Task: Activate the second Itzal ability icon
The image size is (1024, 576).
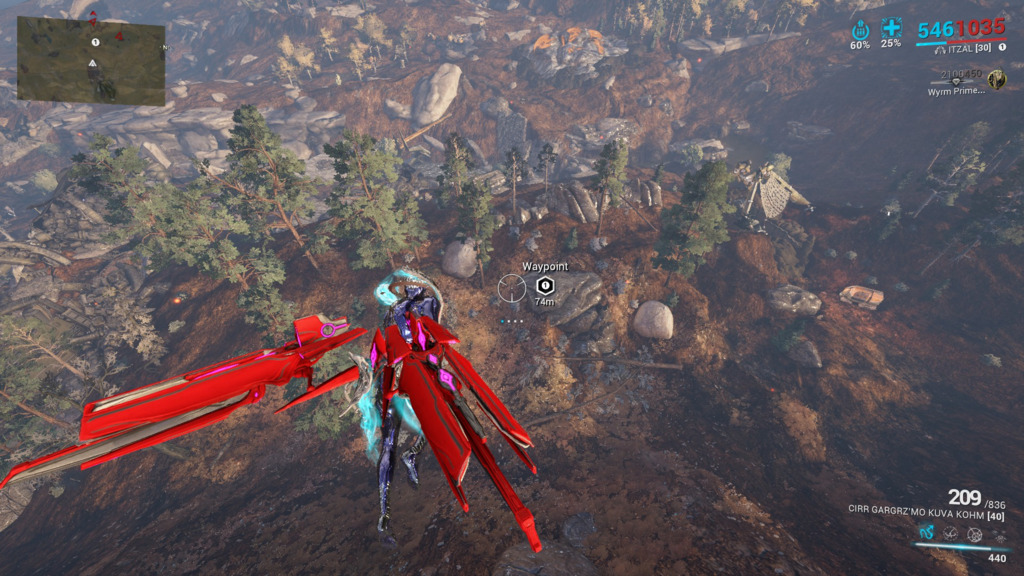Action: [x=950, y=534]
